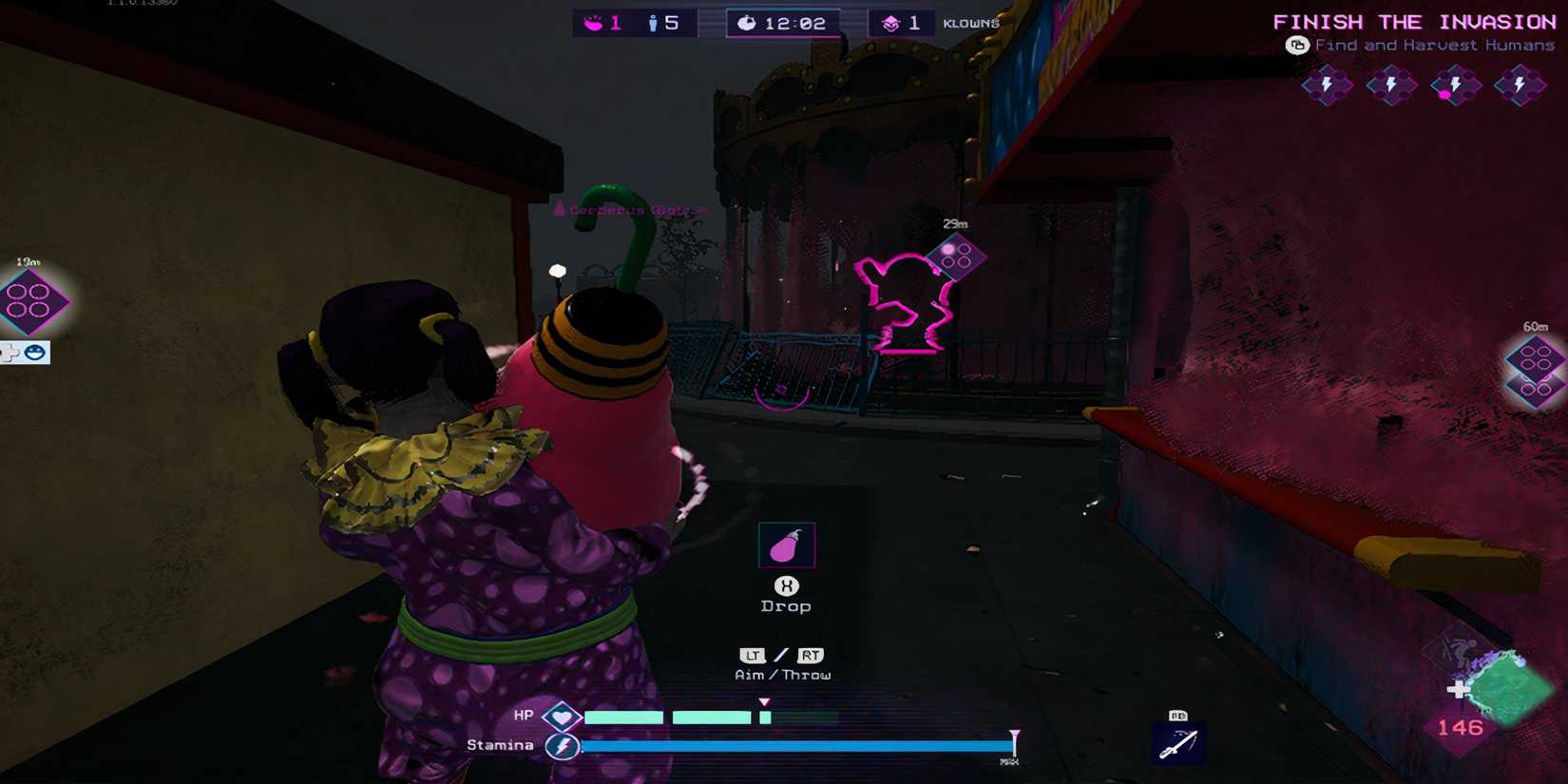Select the cotton candy gun item icon

click(x=786, y=544)
